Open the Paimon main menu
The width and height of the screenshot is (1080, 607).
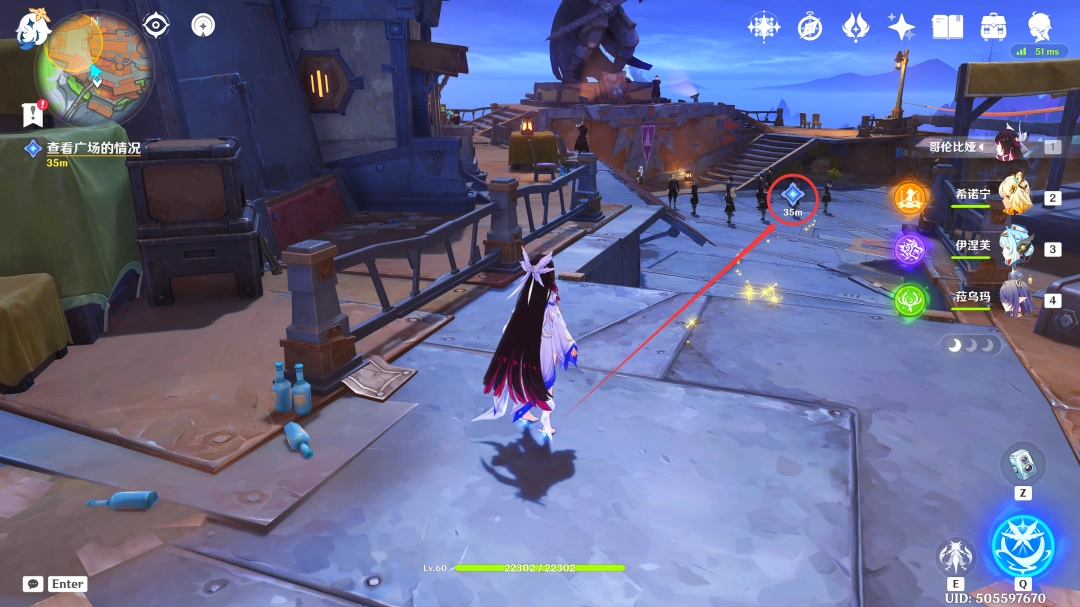(32, 28)
